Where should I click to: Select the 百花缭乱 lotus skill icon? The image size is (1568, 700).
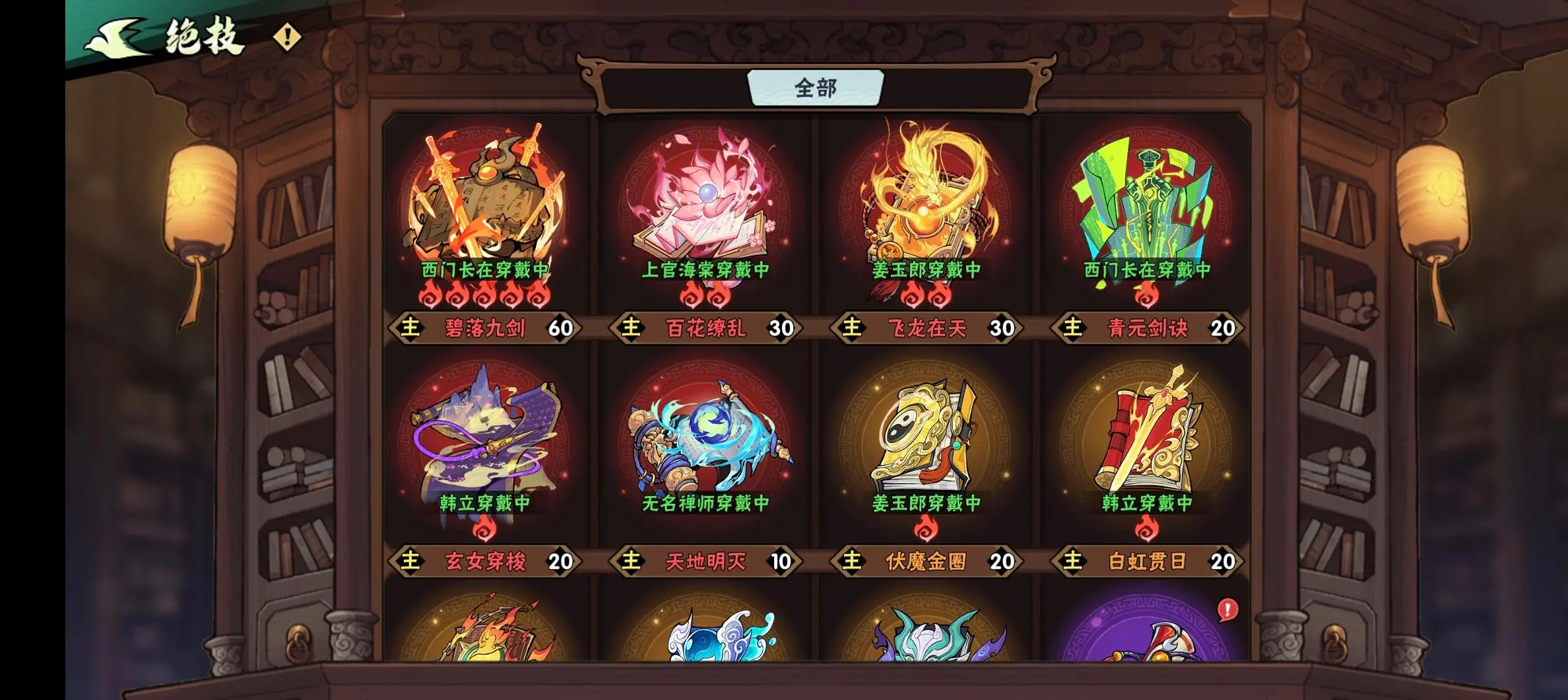706,198
